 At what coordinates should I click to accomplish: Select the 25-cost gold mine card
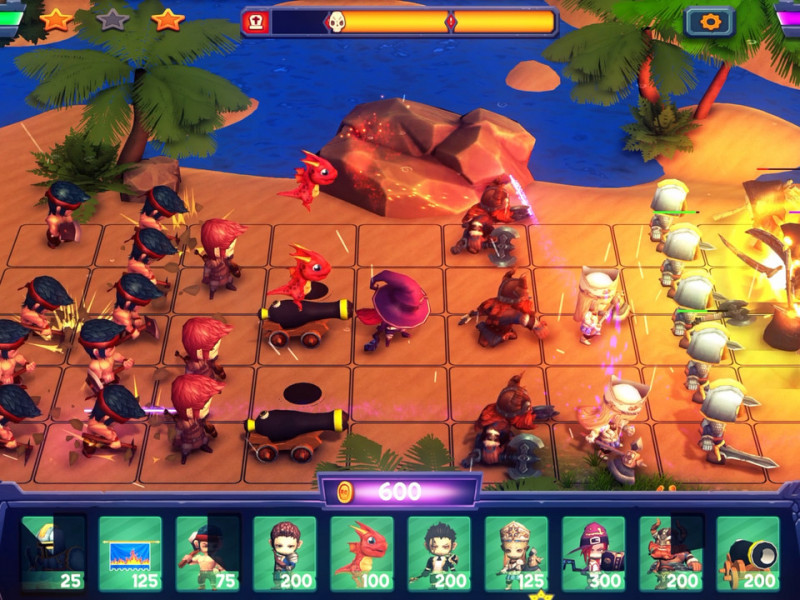pos(53,553)
